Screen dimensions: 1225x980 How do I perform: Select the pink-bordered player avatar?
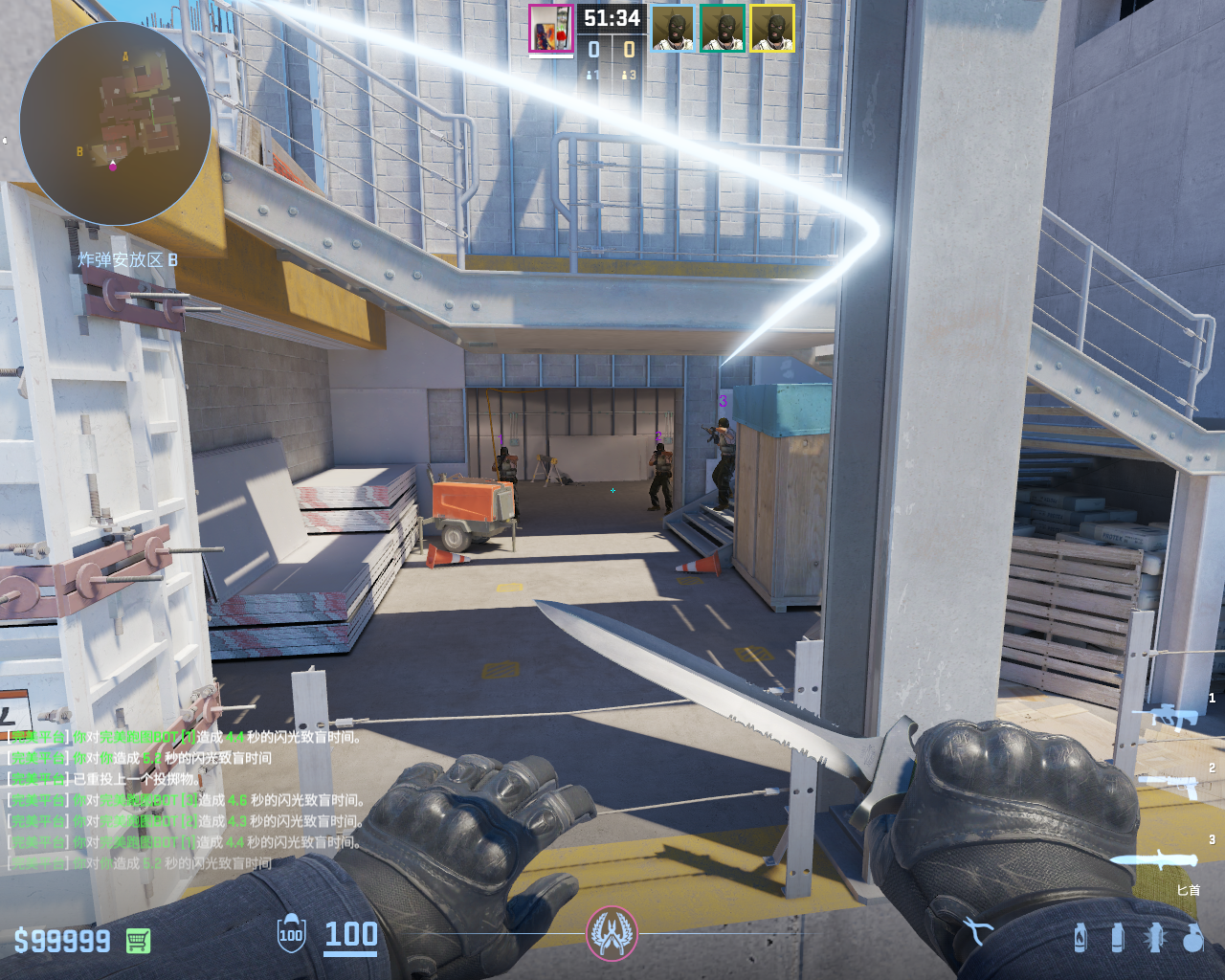click(x=550, y=30)
